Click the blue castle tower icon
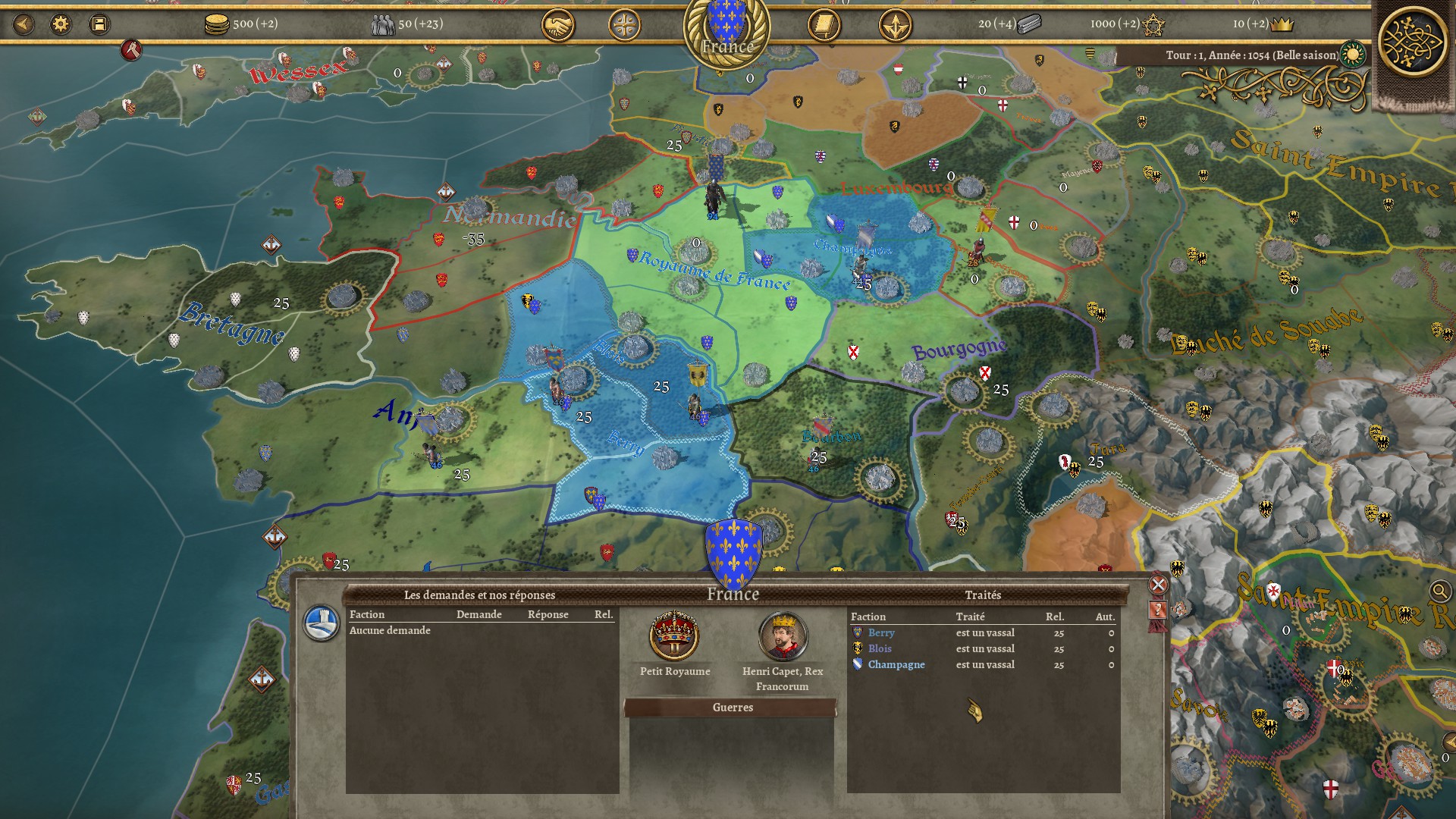This screenshot has height=819, width=1456. tap(321, 623)
